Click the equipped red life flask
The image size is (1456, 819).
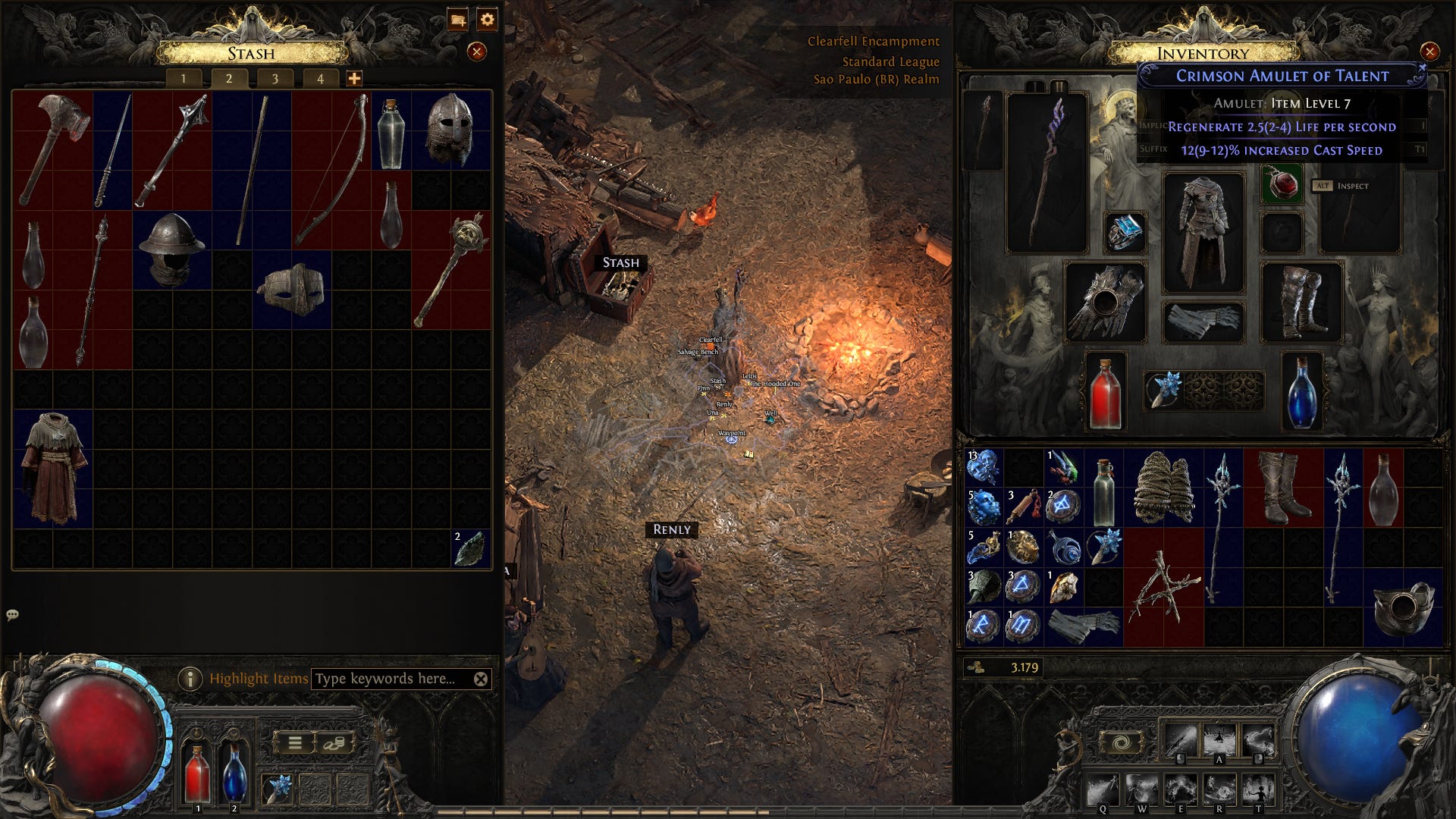tap(1105, 393)
